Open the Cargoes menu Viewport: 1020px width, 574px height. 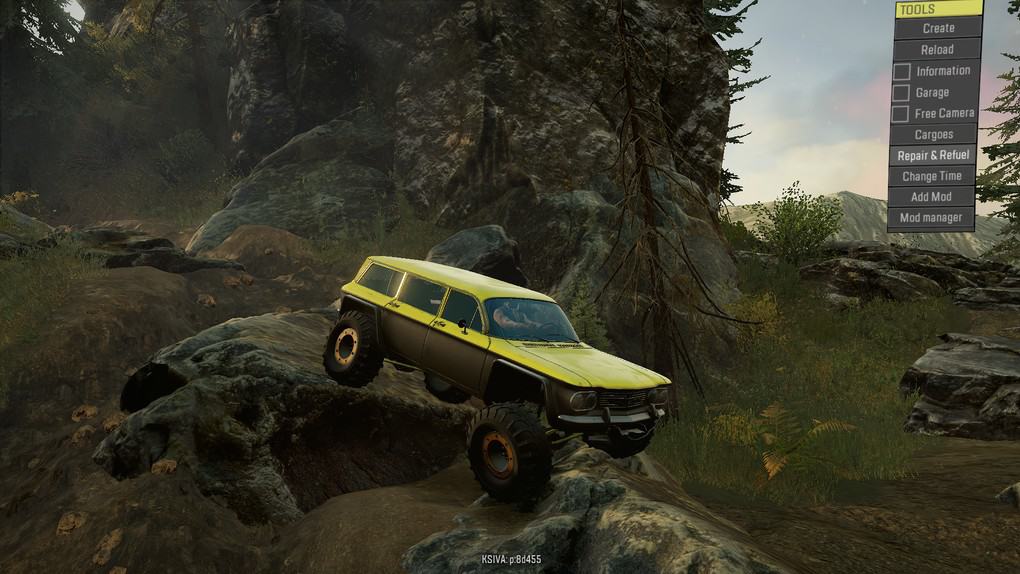click(x=934, y=135)
